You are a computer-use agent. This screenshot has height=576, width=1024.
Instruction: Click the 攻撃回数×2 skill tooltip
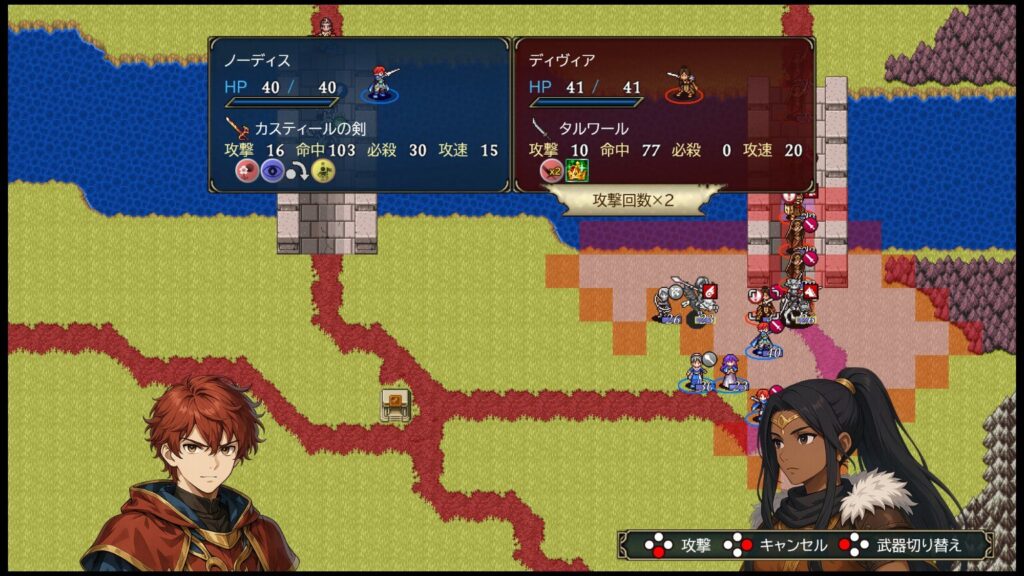click(x=634, y=199)
